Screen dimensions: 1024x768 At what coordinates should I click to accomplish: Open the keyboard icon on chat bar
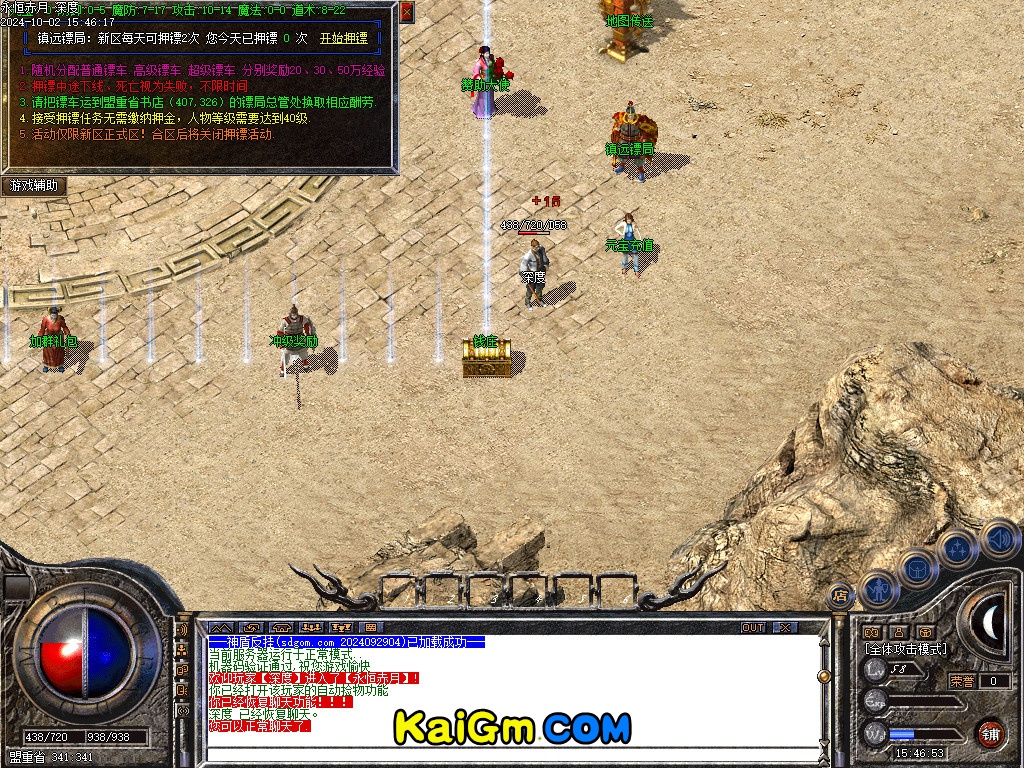coord(373,628)
